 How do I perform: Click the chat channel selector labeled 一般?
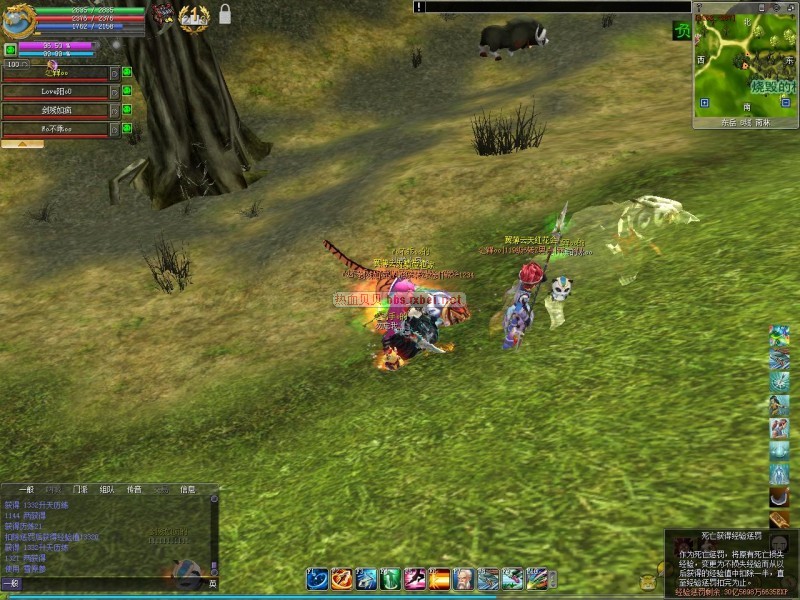click(x=10, y=583)
